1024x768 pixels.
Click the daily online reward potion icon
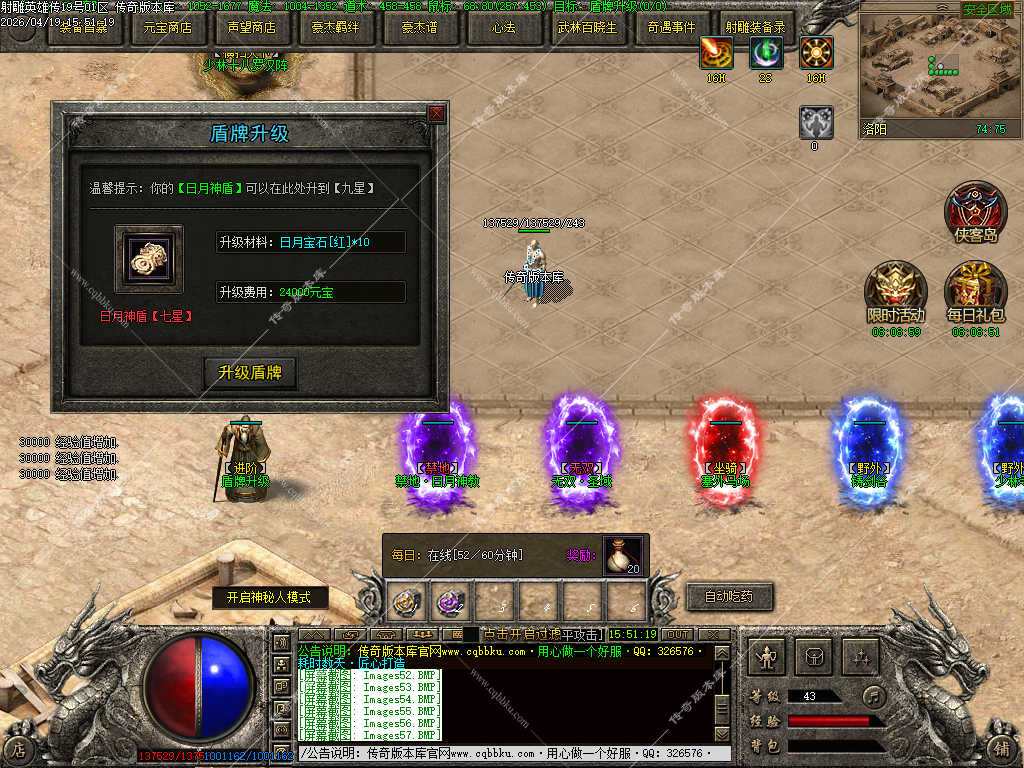click(622, 556)
